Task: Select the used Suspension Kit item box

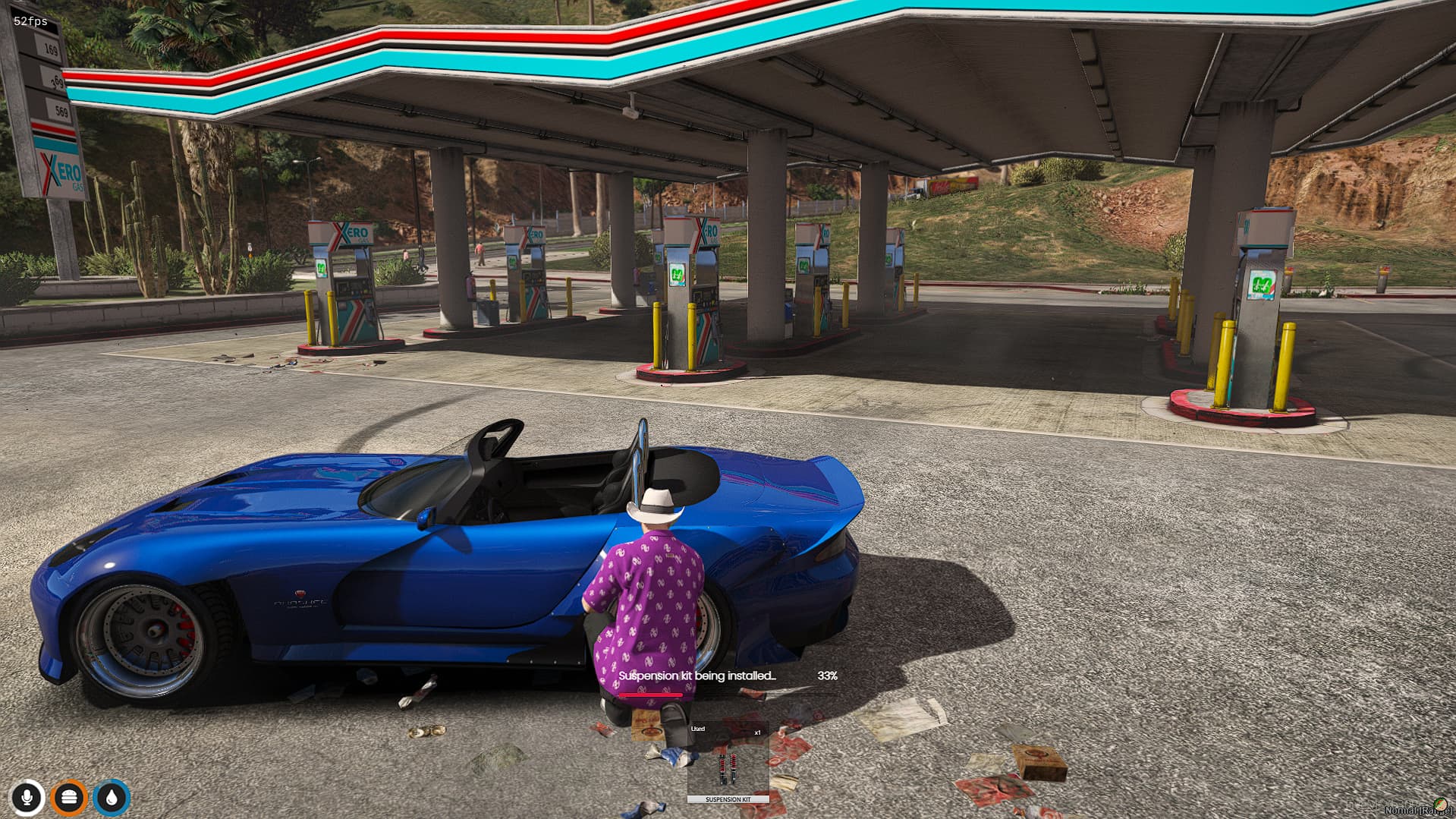Action: point(728,763)
